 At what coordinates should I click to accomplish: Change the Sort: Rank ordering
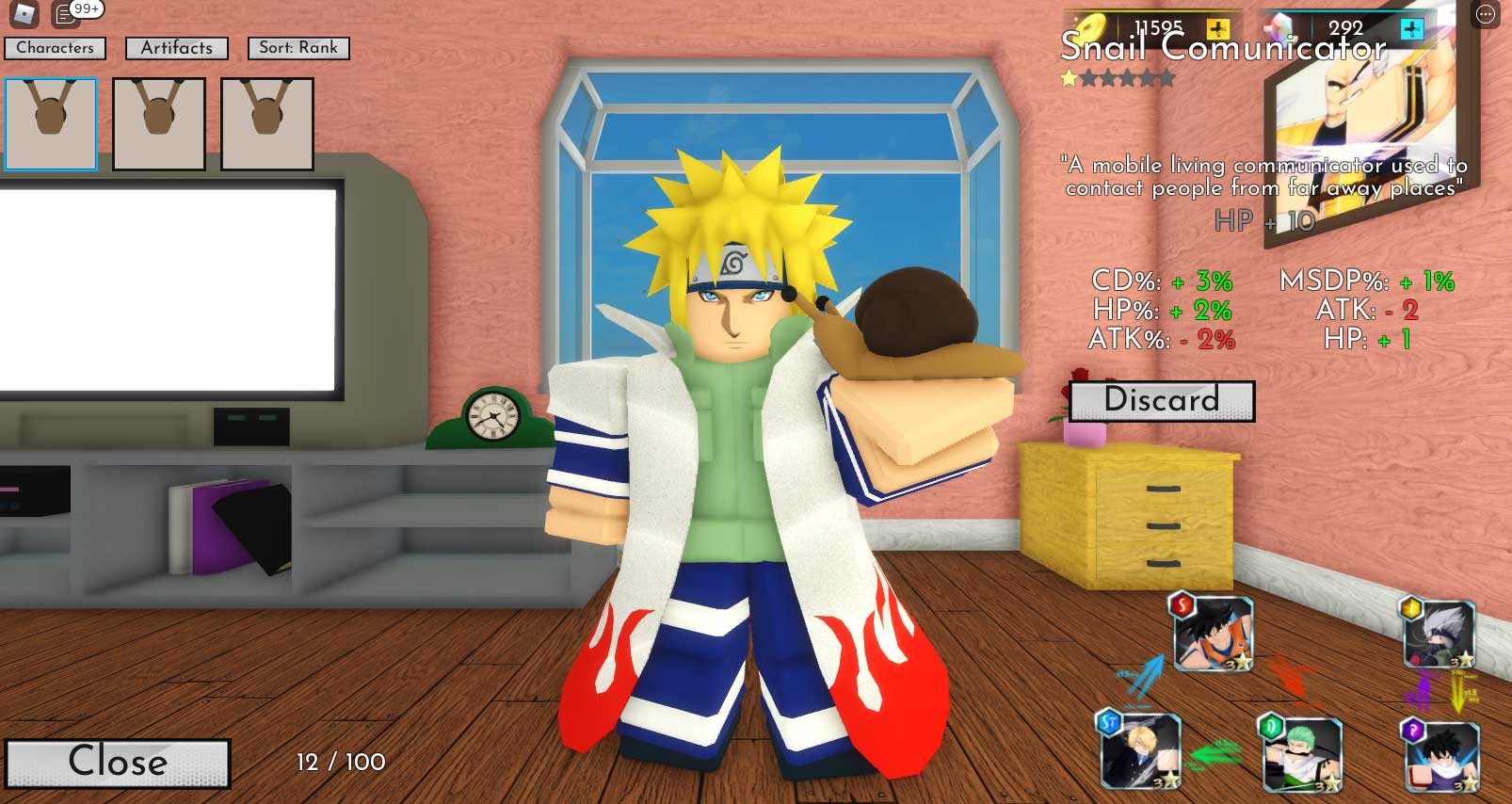[298, 48]
